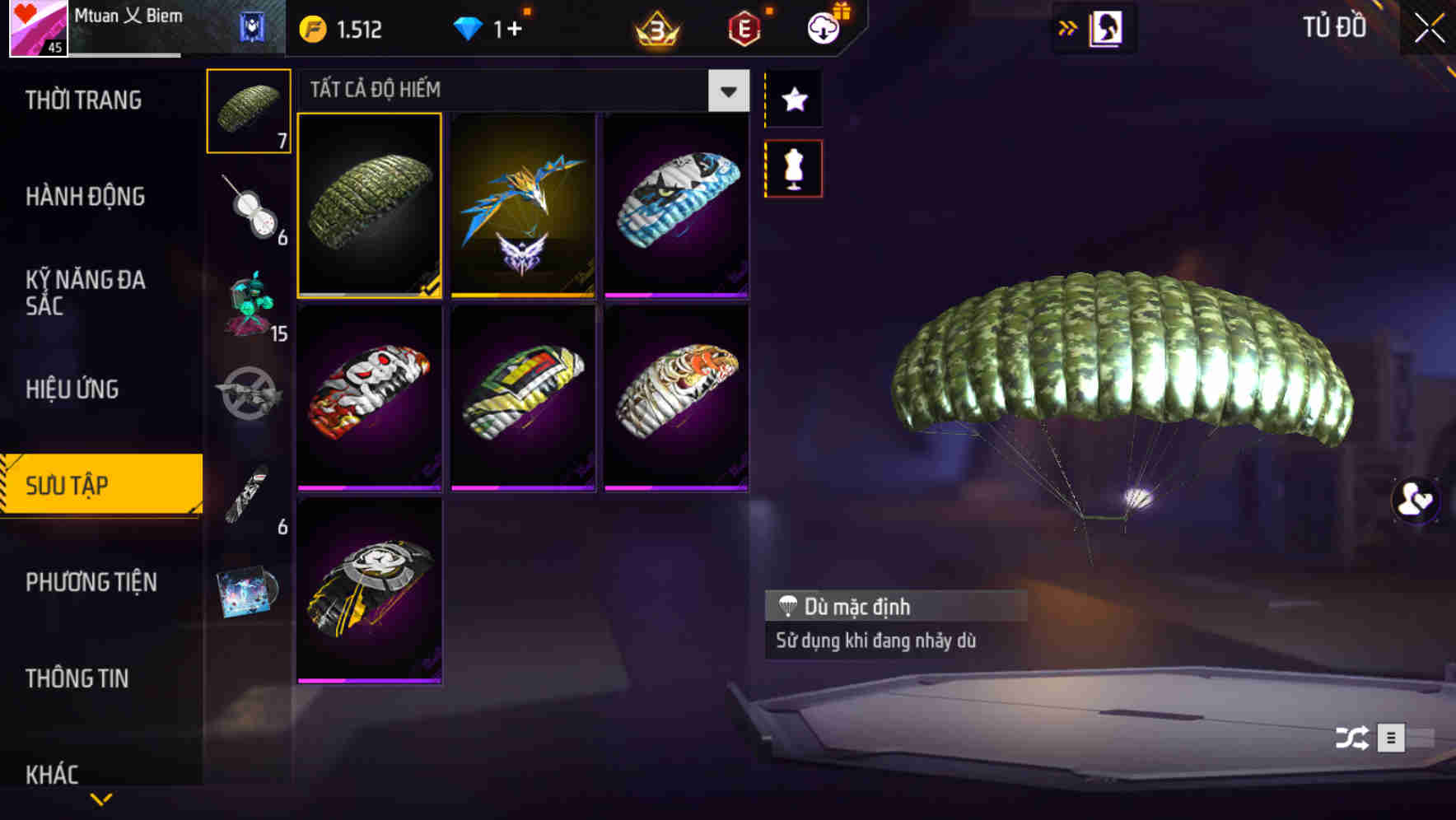
Task: Expand the bottom chevron under Khác
Action: [x=101, y=800]
